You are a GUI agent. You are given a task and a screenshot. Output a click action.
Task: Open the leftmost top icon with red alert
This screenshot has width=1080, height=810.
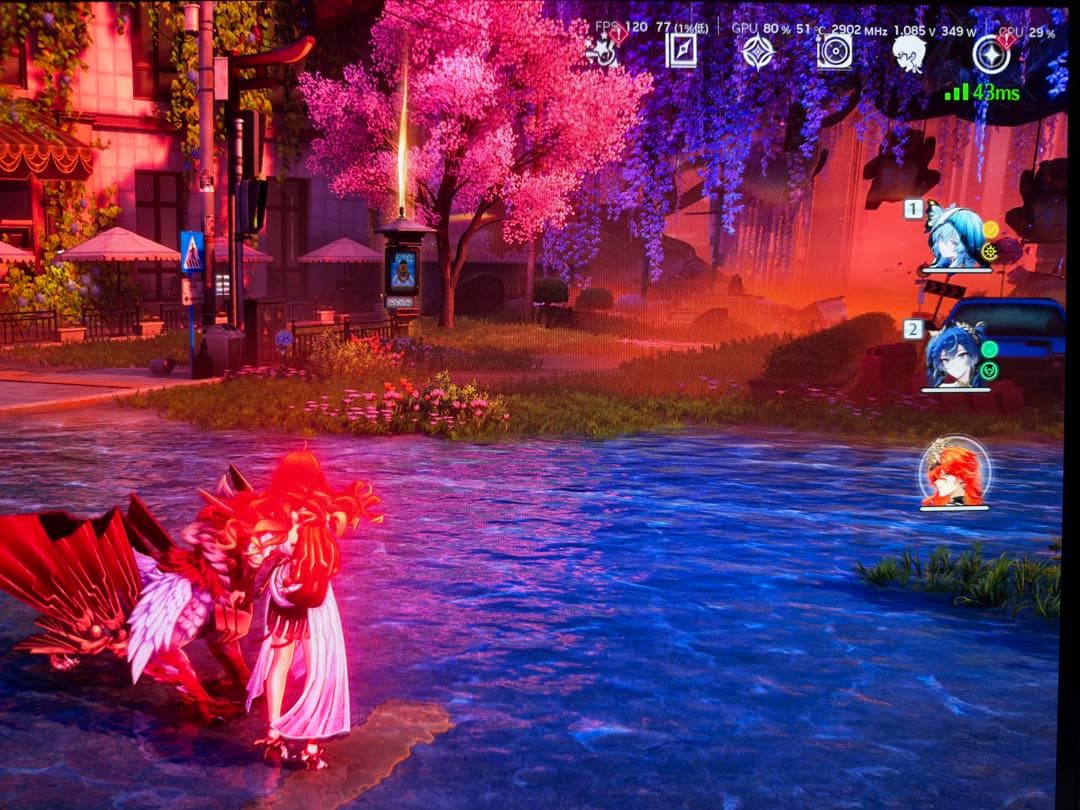pos(602,50)
